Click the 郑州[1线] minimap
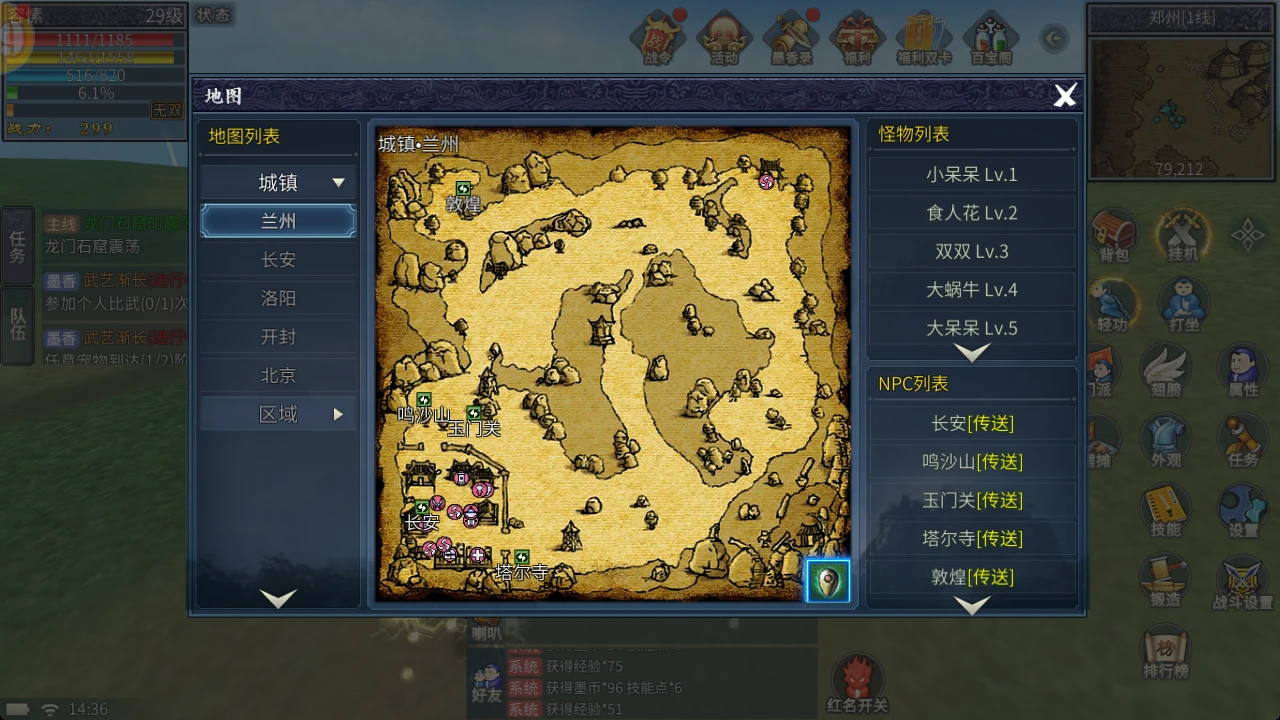Viewport: 1280px width, 720px height. [x=1180, y=110]
